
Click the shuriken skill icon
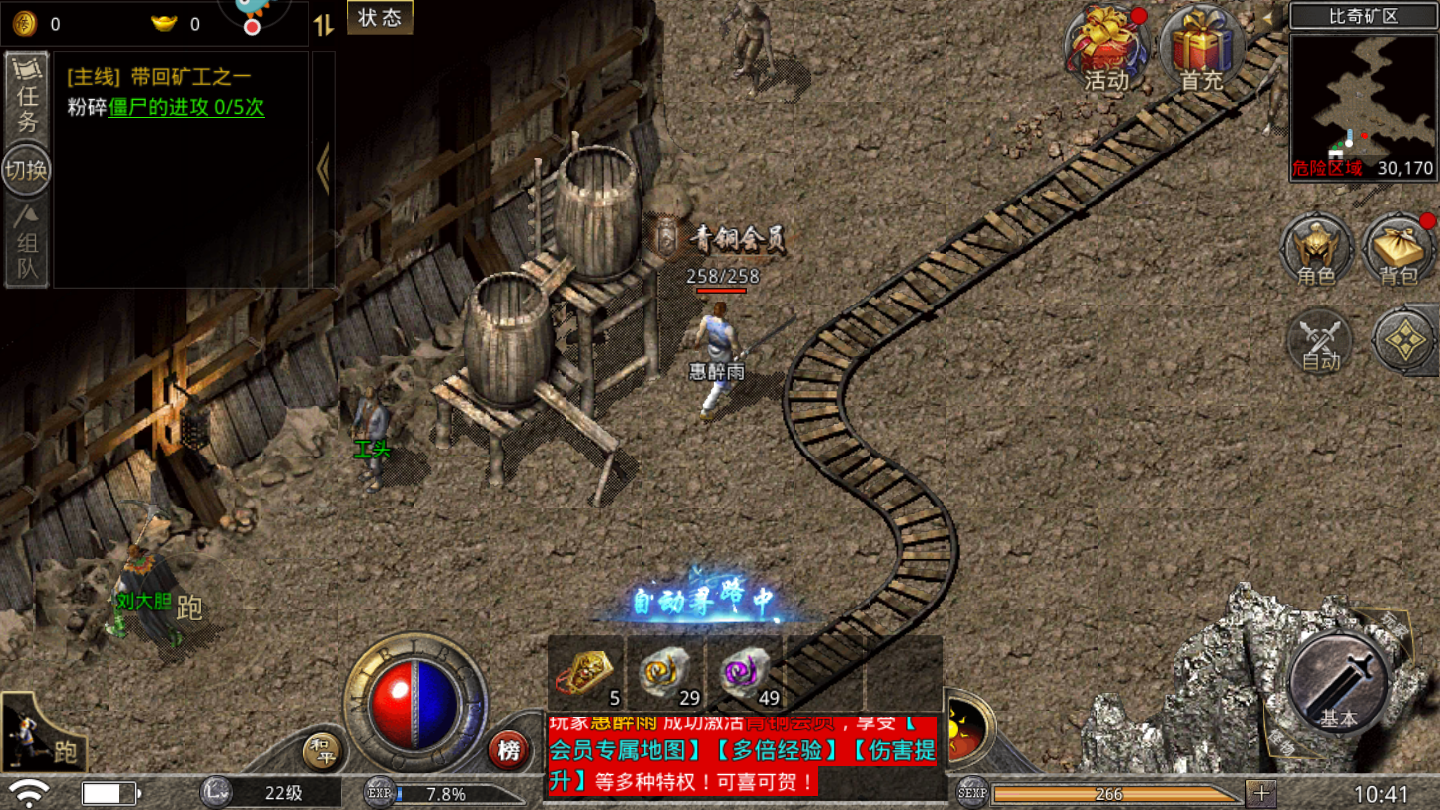coord(1404,341)
